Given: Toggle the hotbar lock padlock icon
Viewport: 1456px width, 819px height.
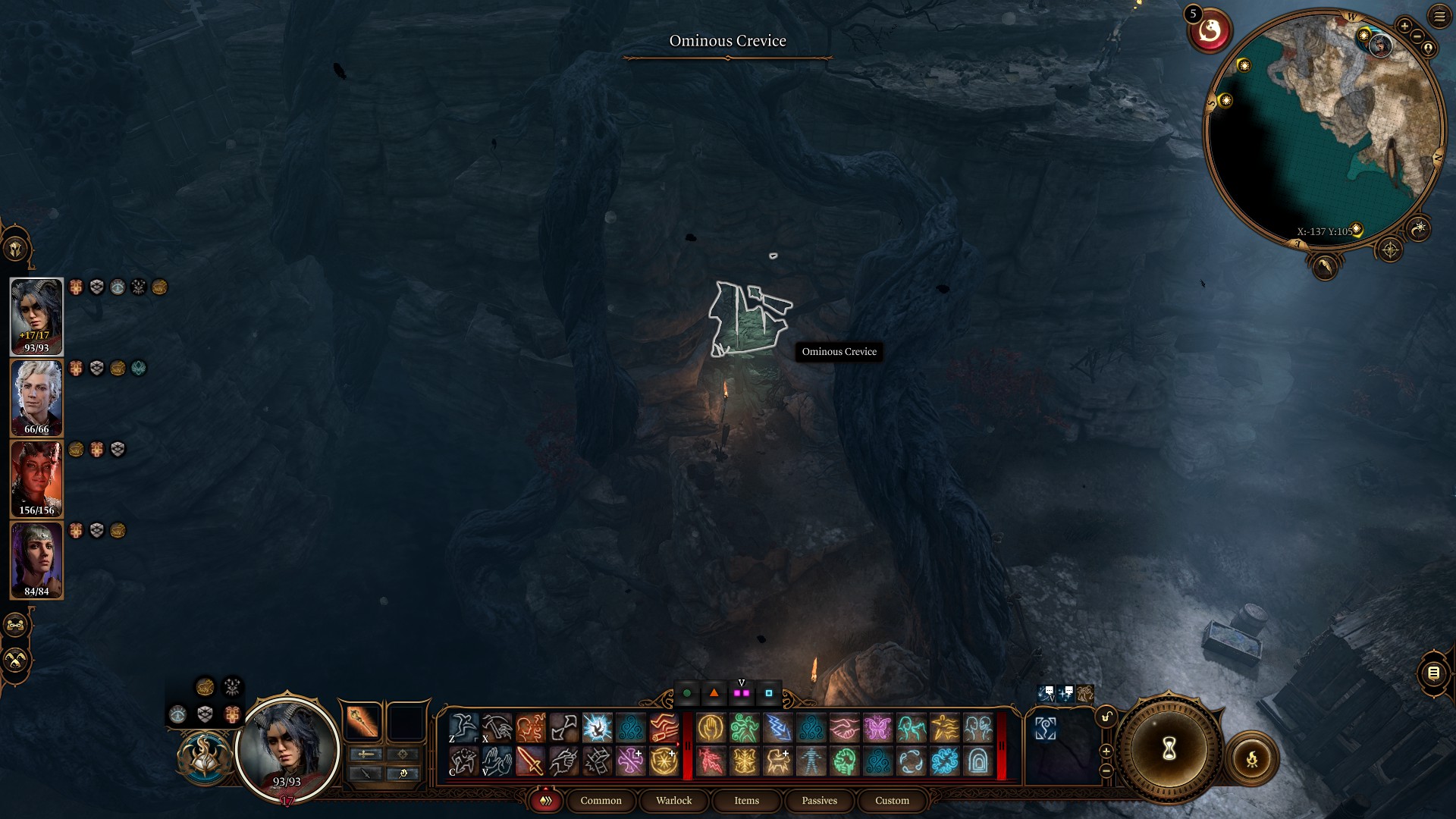Looking at the screenshot, I should (x=1107, y=717).
